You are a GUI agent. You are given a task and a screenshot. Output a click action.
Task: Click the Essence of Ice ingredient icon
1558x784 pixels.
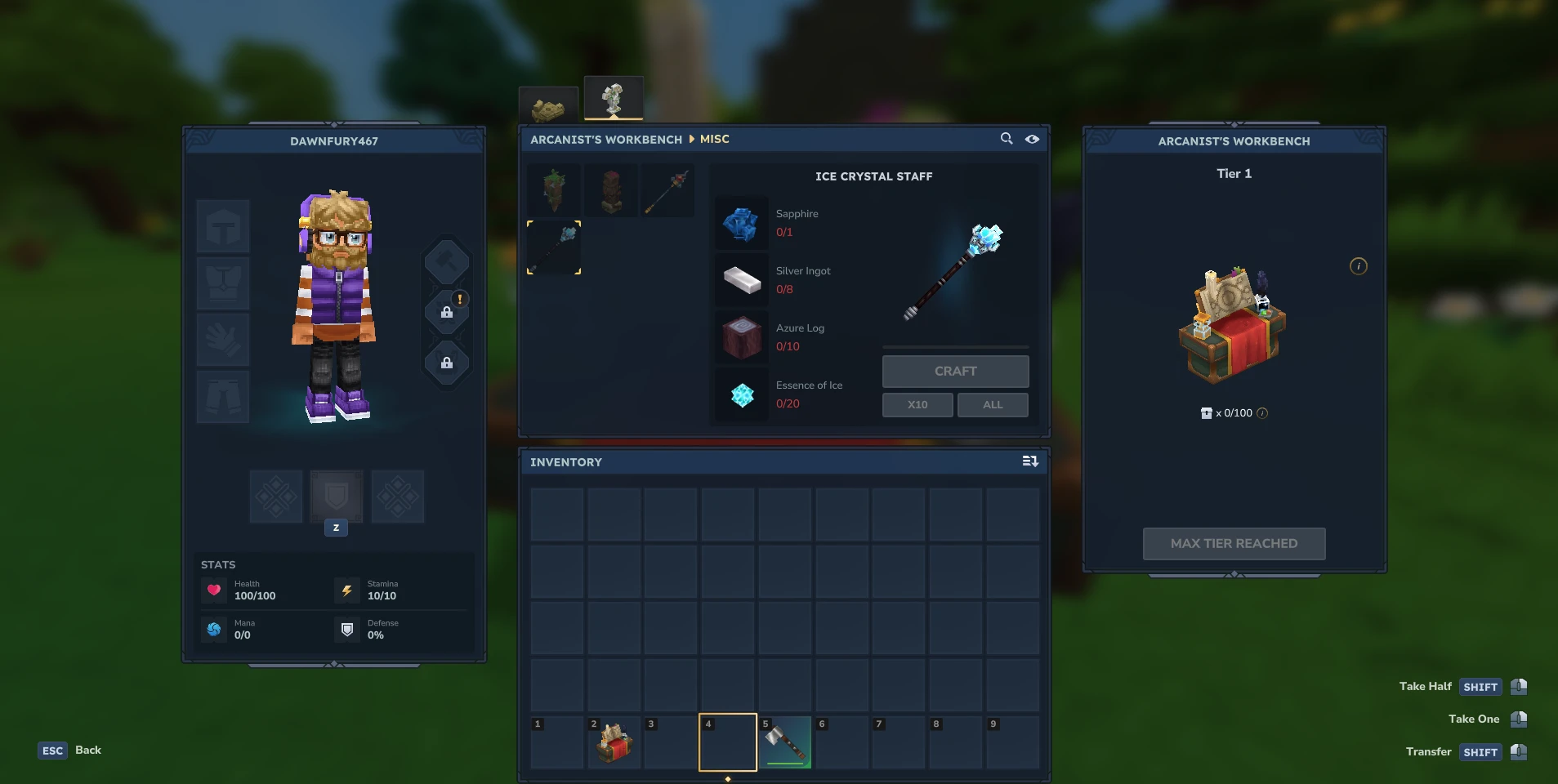pyautogui.click(x=742, y=394)
